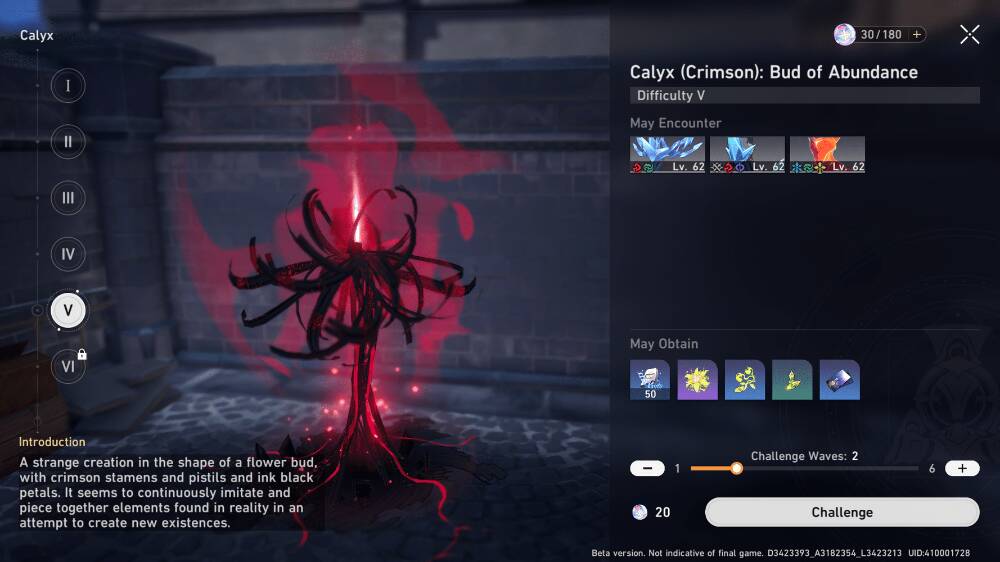Image resolution: width=1000 pixels, height=562 pixels.
Task: Pick difficulty IV
Action: 68,254
